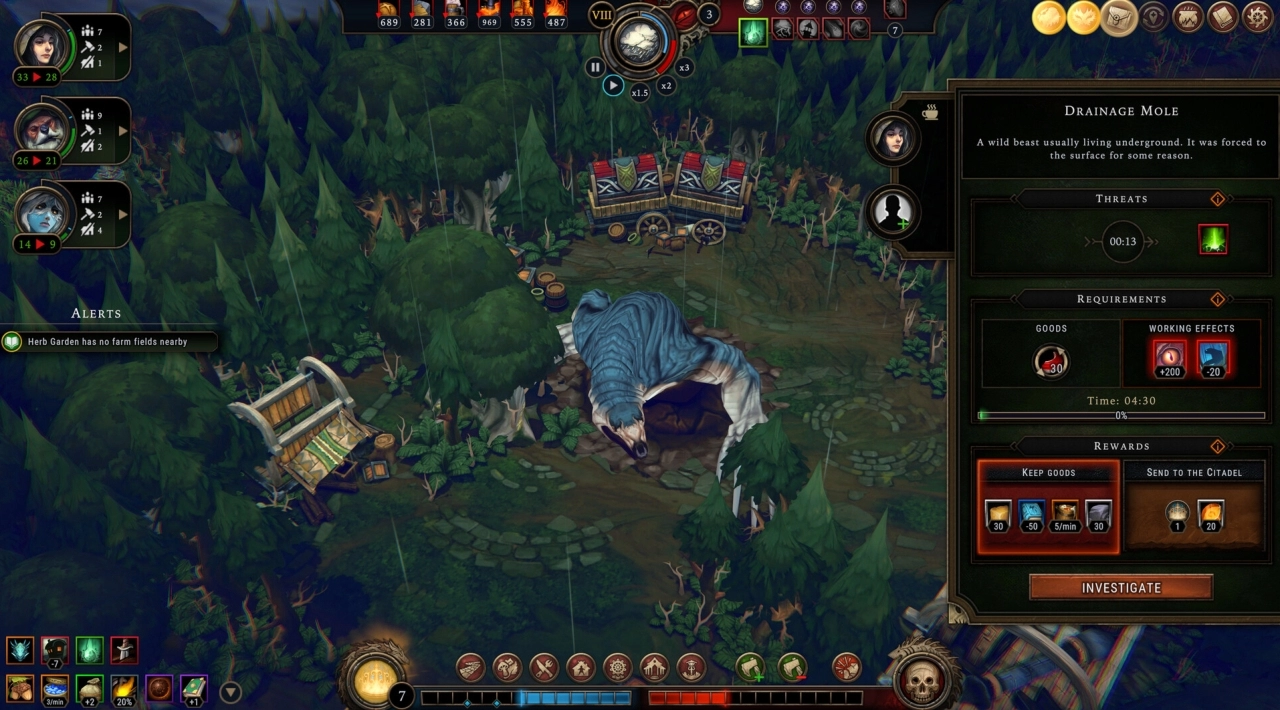This screenshot has width=1280, height=710.
Task: Pause the game with the pause button
Action: point(595,68)
